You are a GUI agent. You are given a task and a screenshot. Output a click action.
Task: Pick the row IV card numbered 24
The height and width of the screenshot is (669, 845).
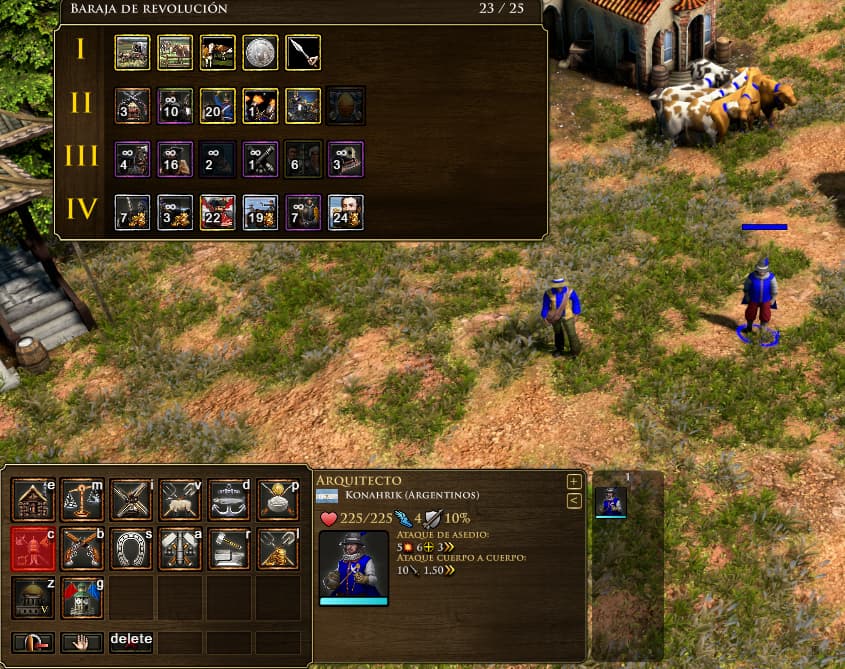click(345, 212)
